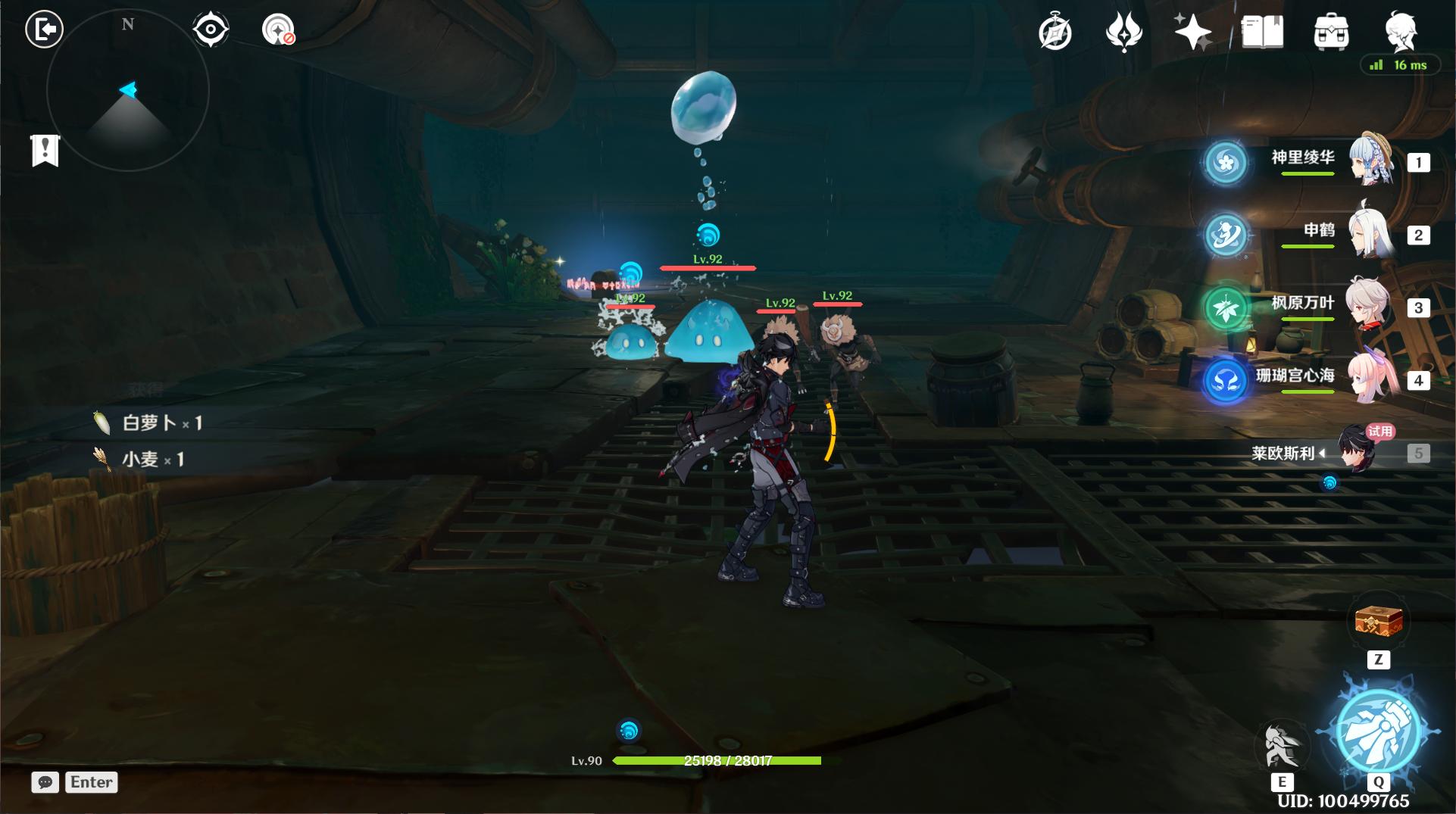Click the blocked target icon near minimap
Viewport: 1456px width, 814px height.
point(279,30)
